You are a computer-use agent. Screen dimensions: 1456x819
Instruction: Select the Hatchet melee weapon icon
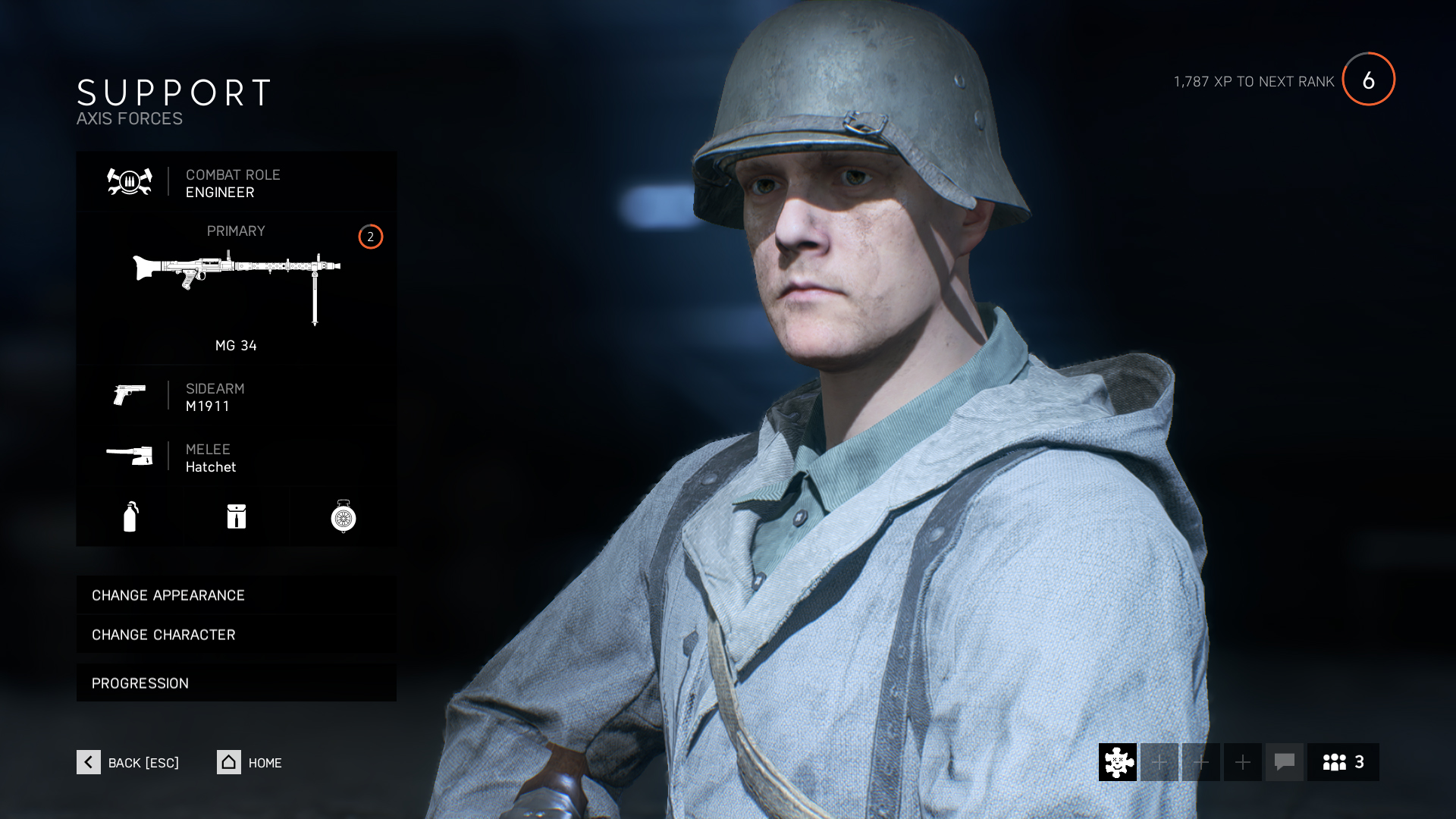pyautogui.click(x=130, y=455)
